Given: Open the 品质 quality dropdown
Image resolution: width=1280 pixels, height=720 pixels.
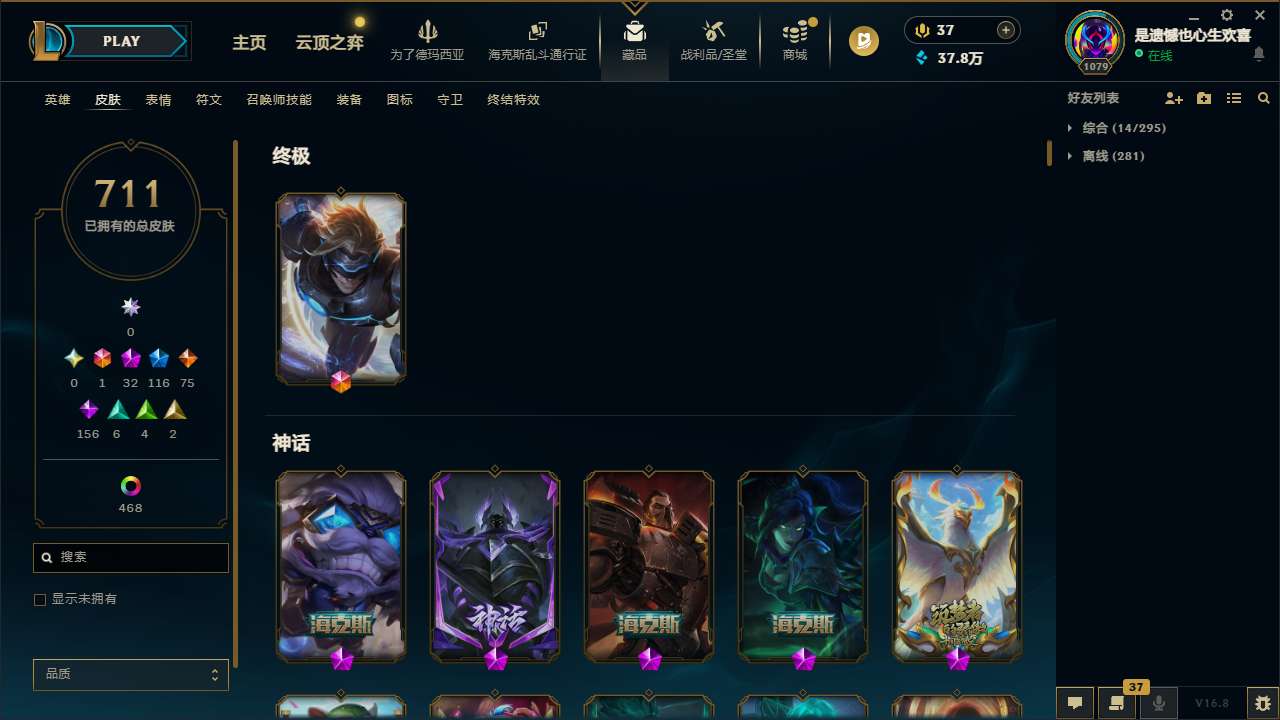Looking at the screenshot, I should (130, 674).
